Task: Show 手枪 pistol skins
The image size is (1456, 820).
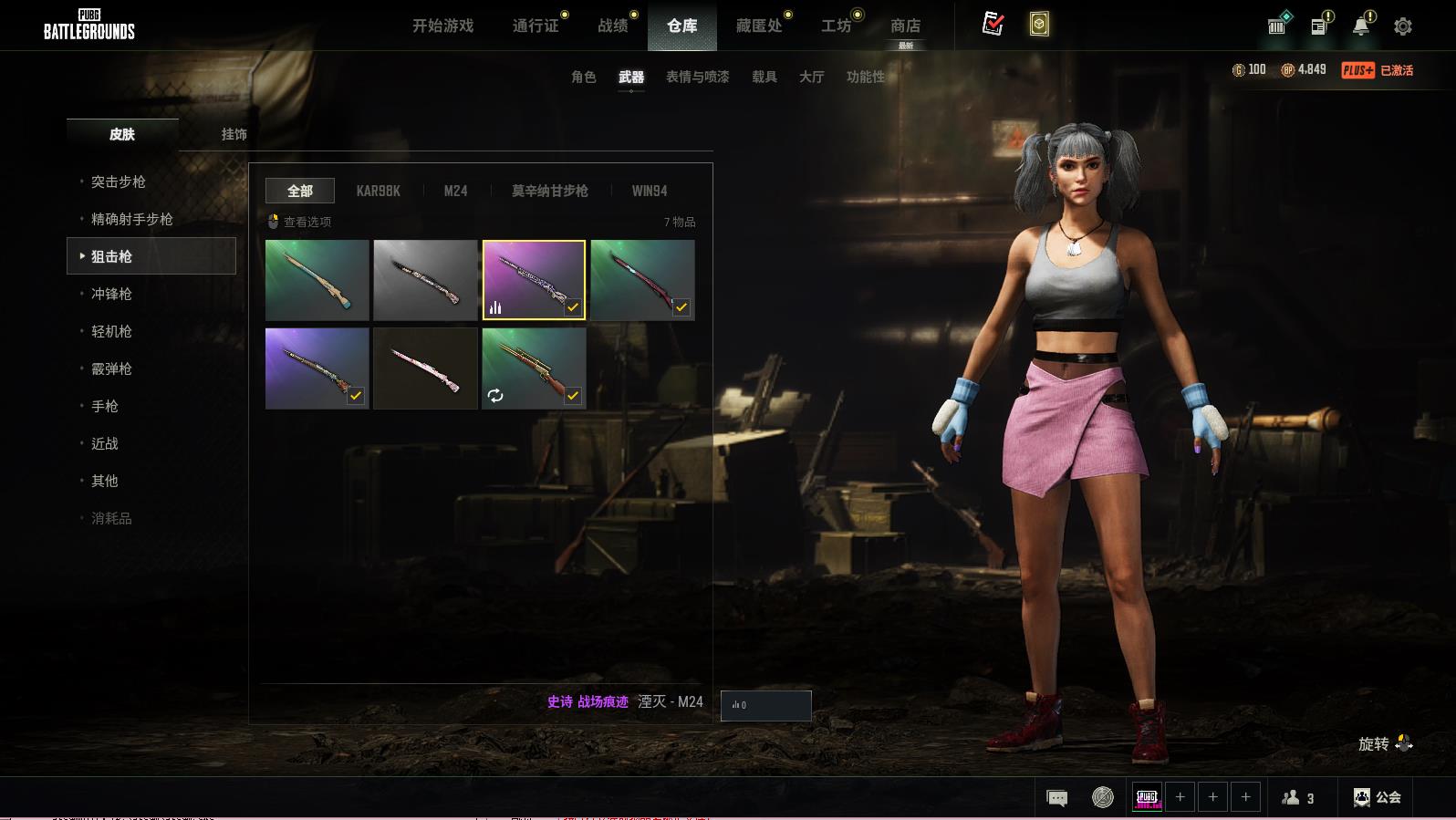Action: pos(105,406)
